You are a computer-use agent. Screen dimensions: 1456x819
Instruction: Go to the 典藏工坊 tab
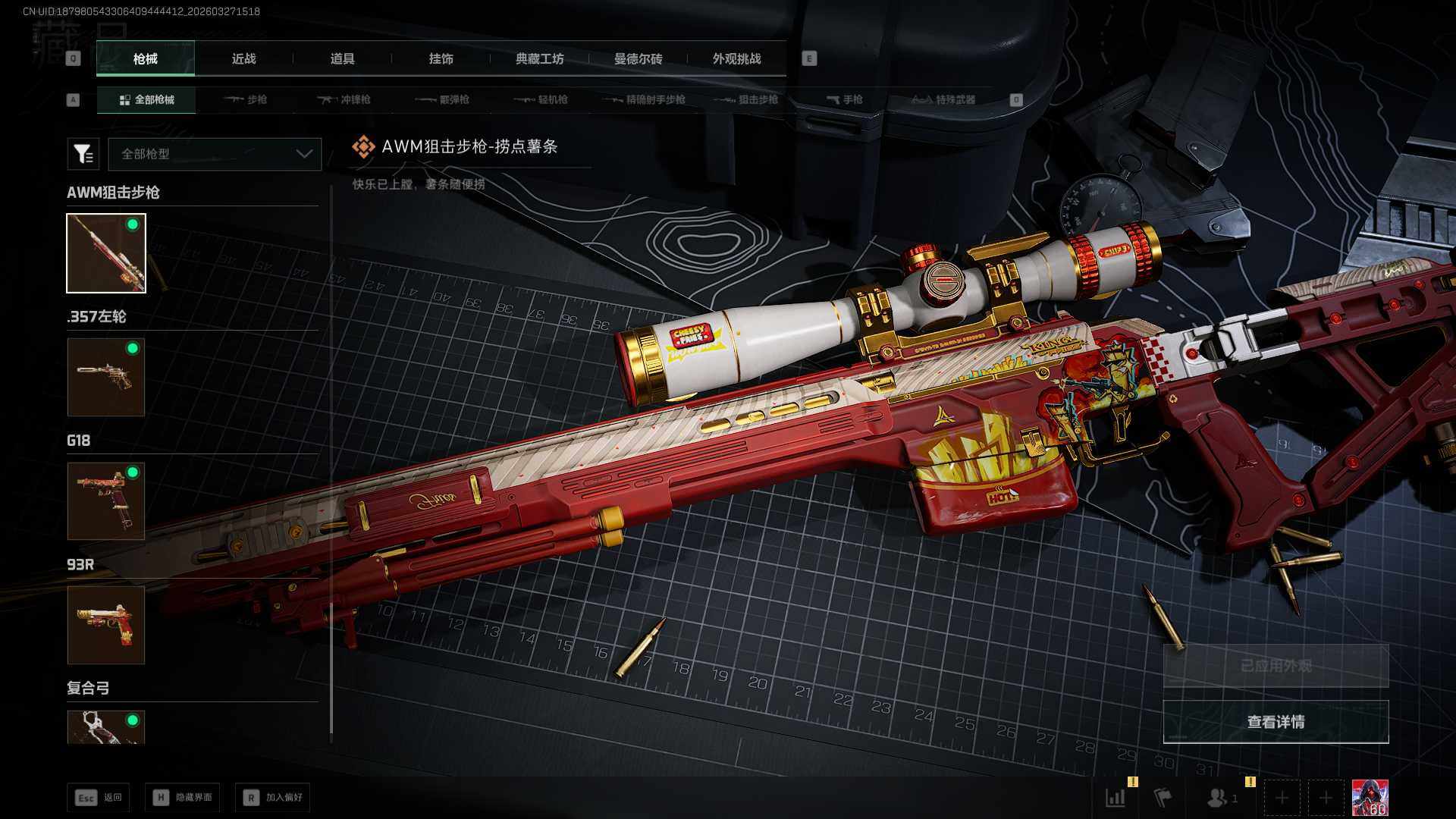539,59
